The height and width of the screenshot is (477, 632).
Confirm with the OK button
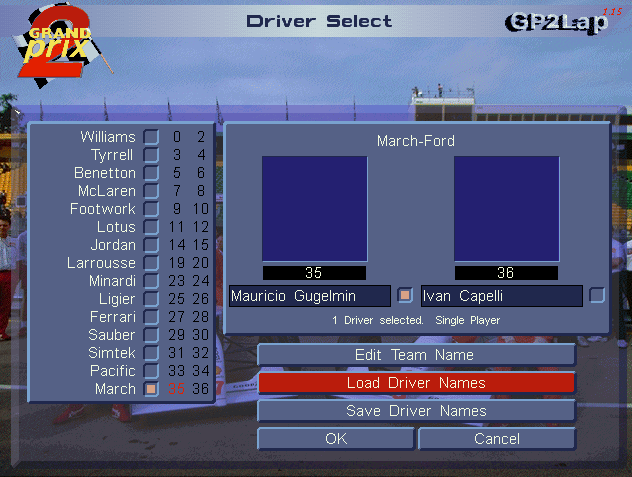point(336,439)
